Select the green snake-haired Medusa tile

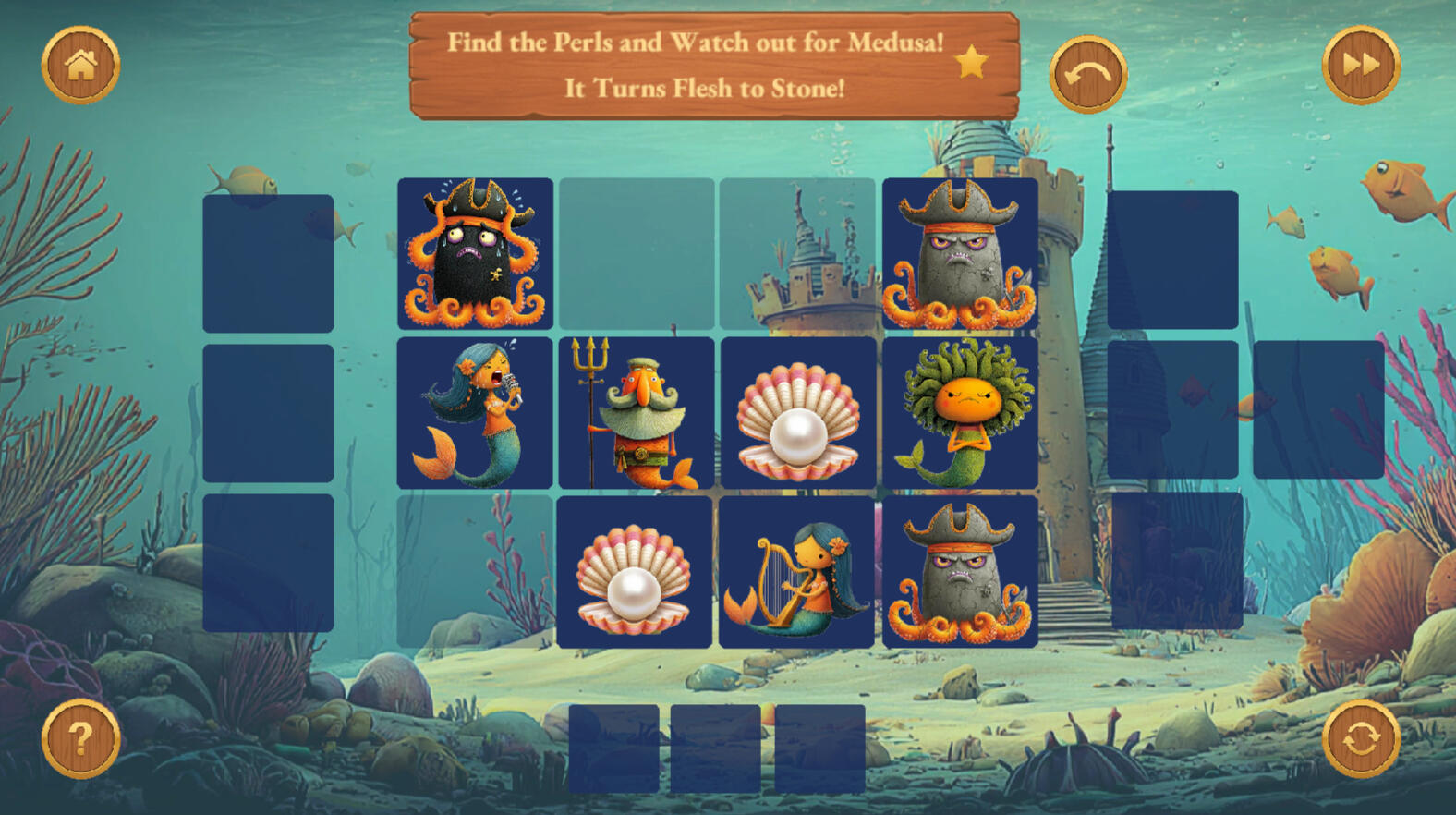point(959,412)
